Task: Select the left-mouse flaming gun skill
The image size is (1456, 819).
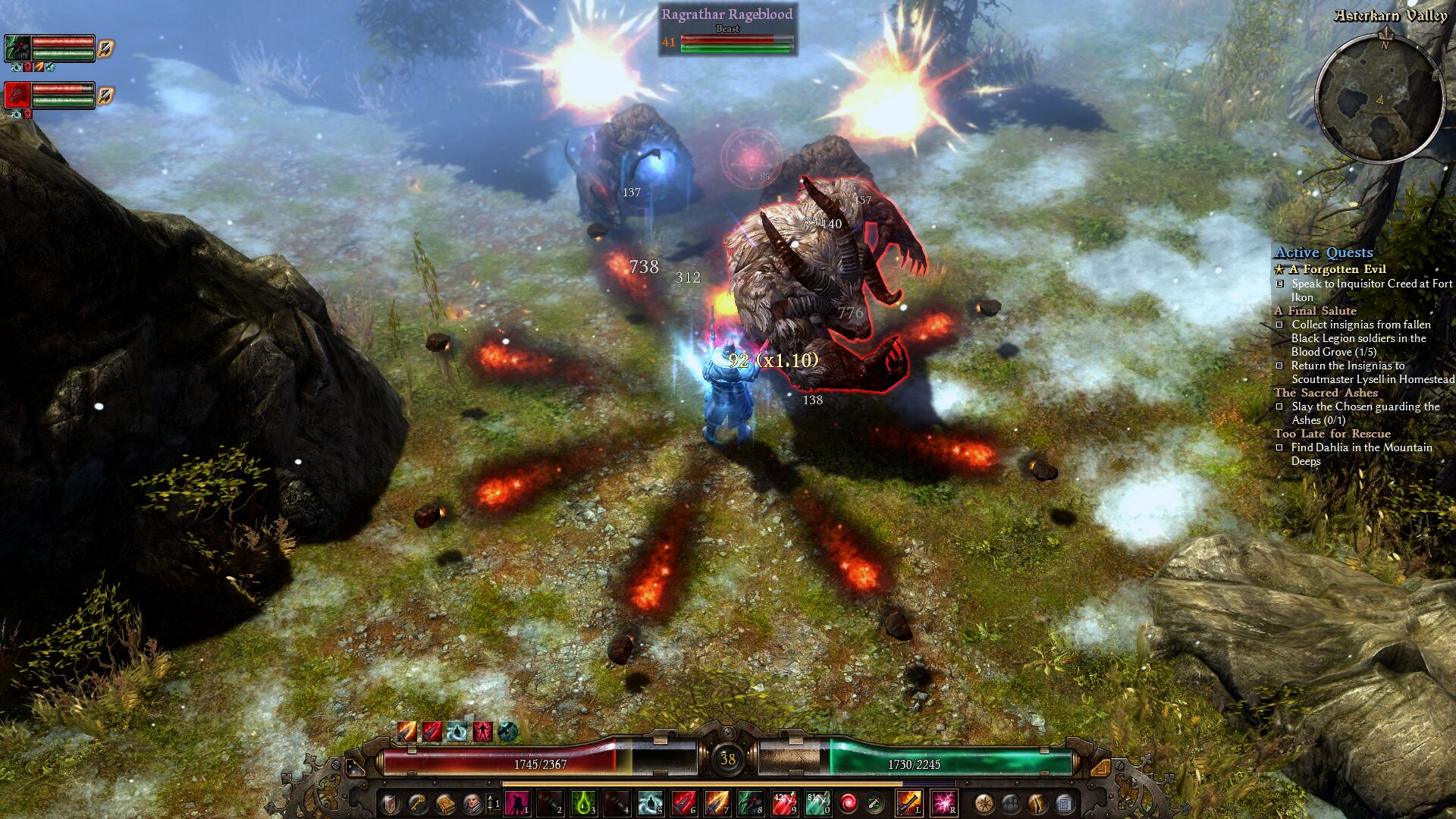Action: [x=908, y=803]
